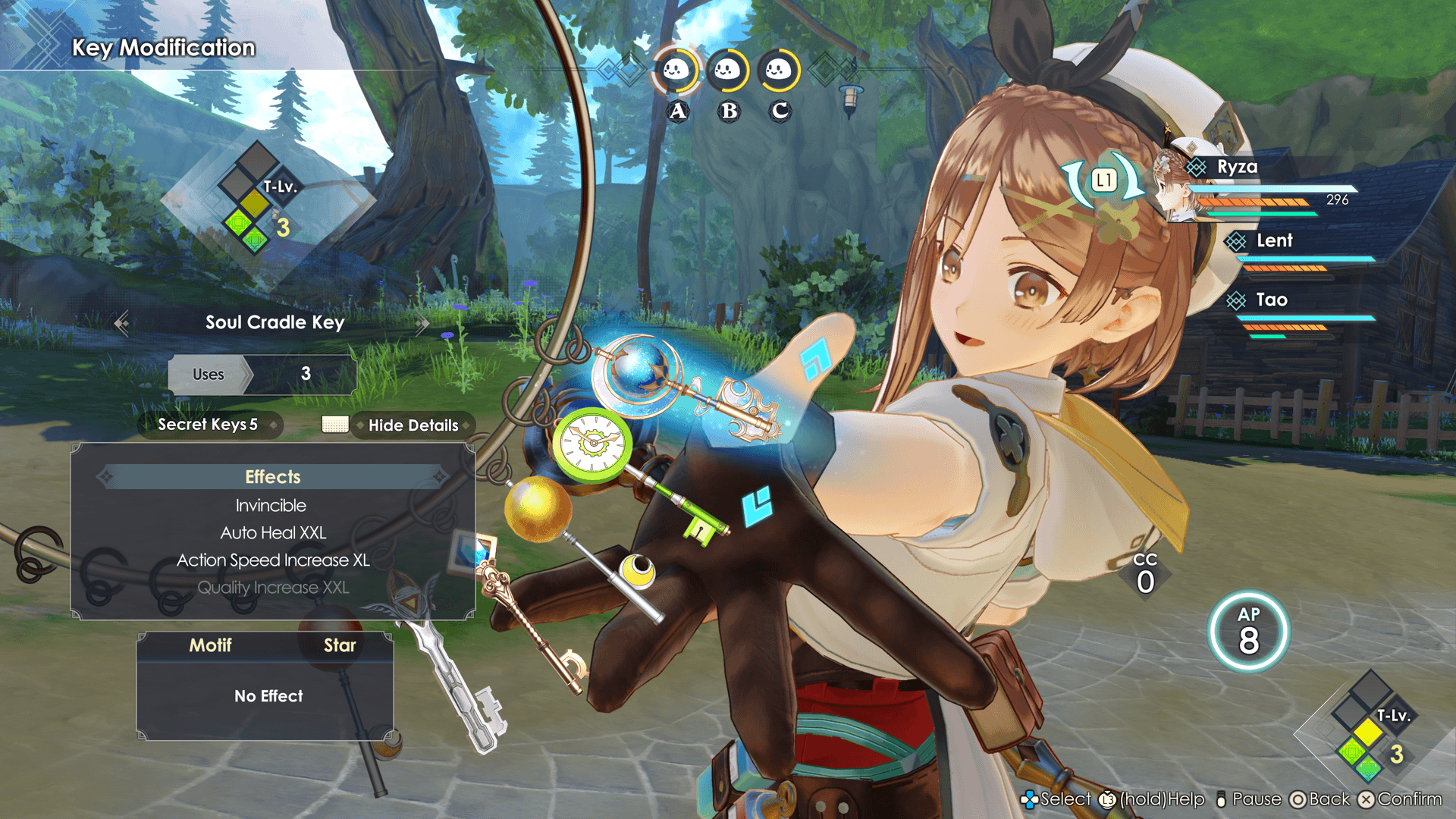Select the Soul Cradle Key name

tap(275, 322)
